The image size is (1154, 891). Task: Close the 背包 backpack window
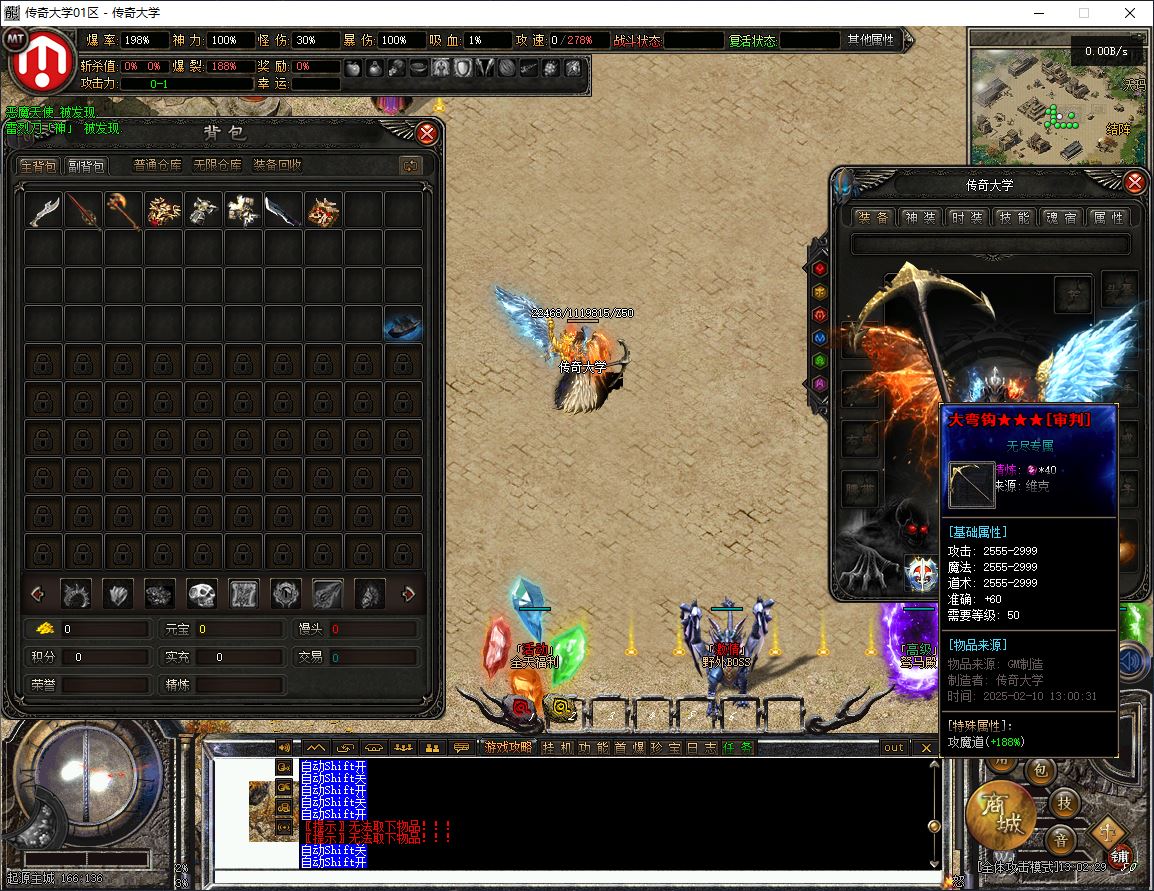click(x=427, y=133)
